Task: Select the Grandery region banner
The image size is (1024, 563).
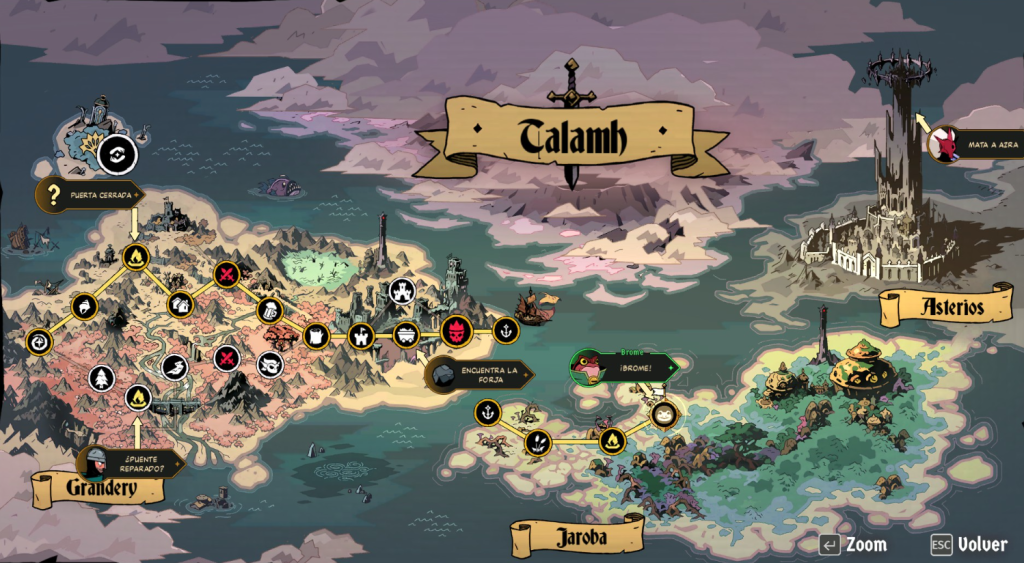Action: click(x=99, y=489)
